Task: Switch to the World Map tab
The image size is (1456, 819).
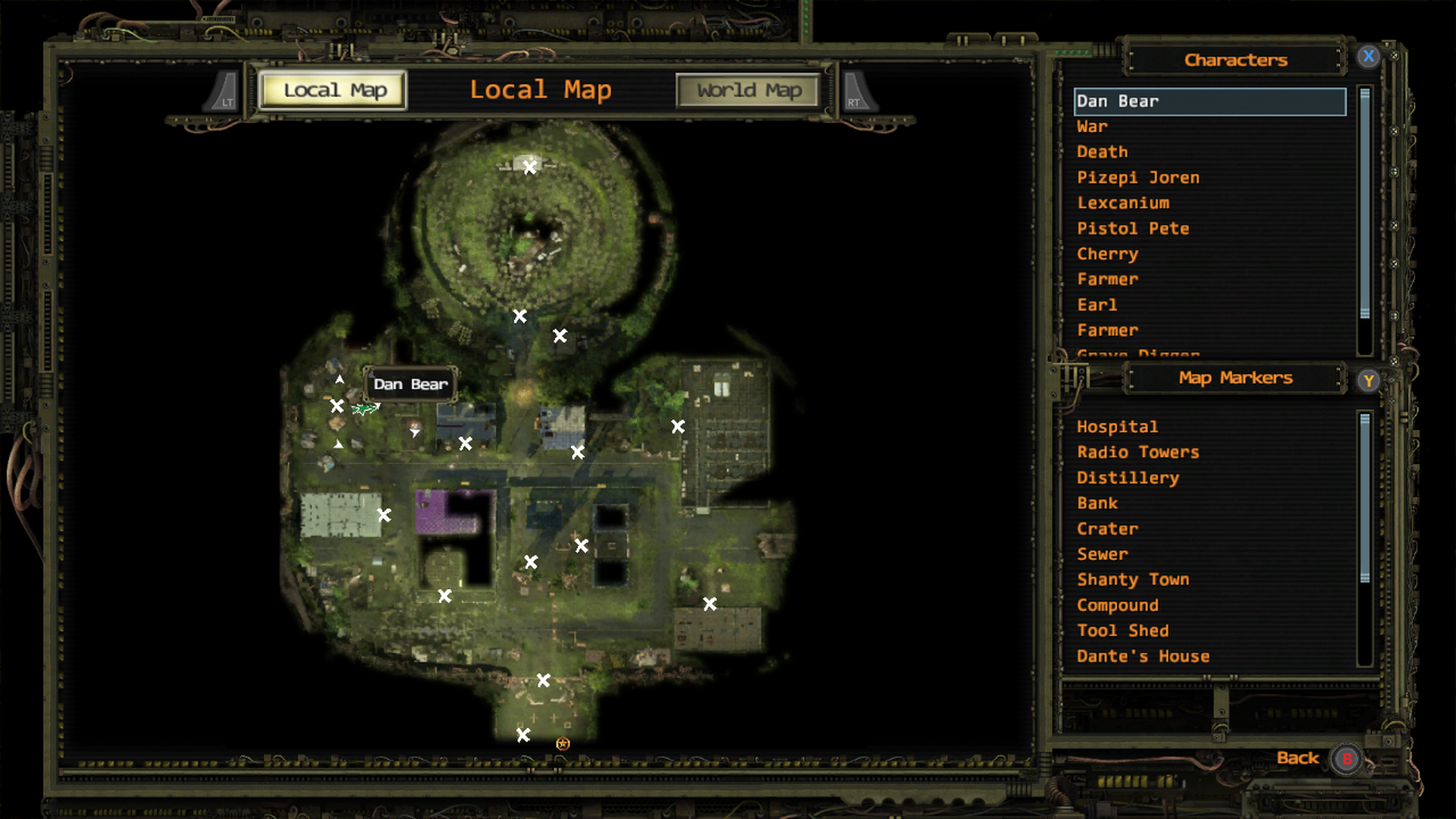Action: pos(748,91)
